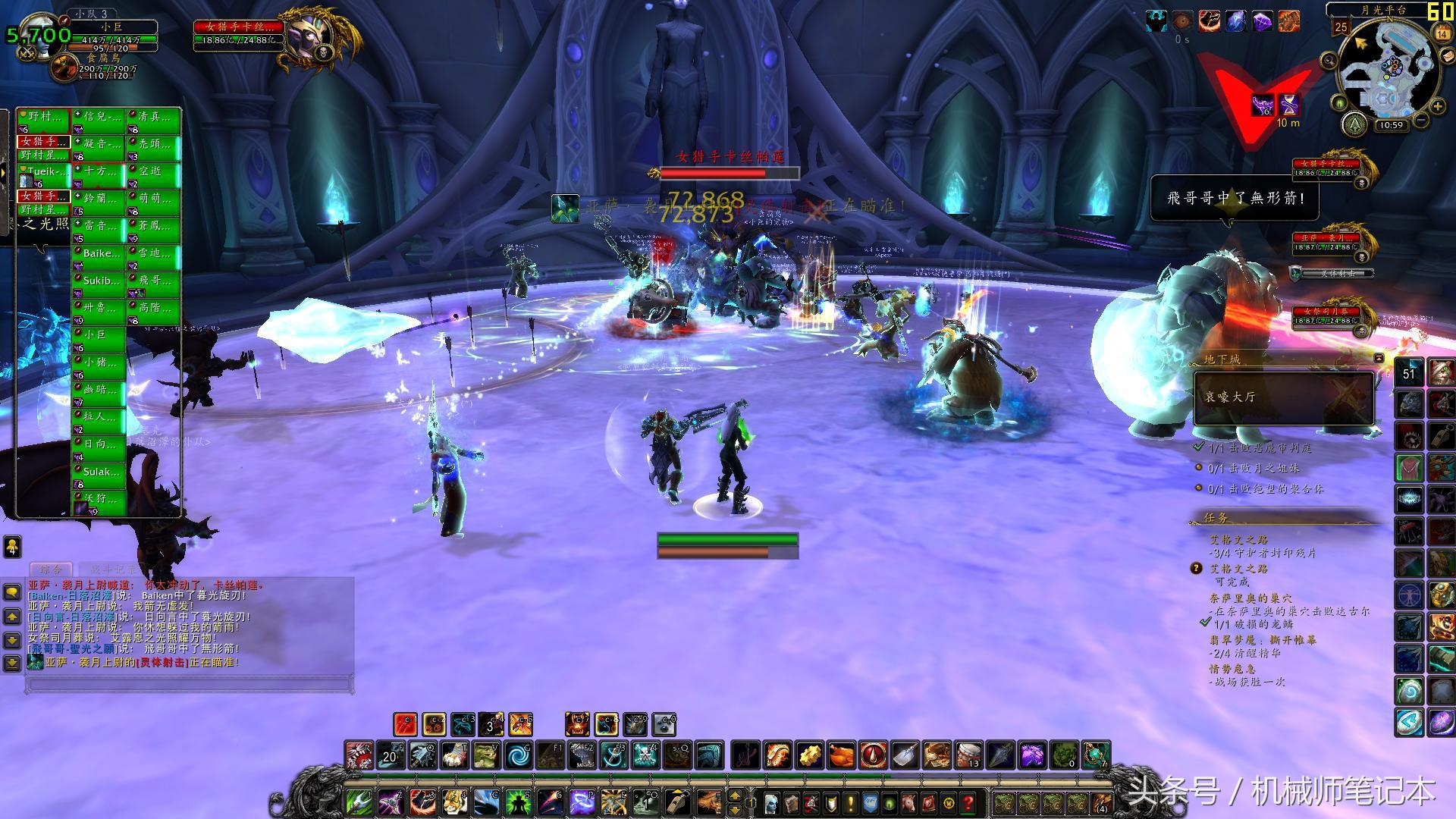
Task: Open the calendar button showing 14
Action: coord(1442,33)
